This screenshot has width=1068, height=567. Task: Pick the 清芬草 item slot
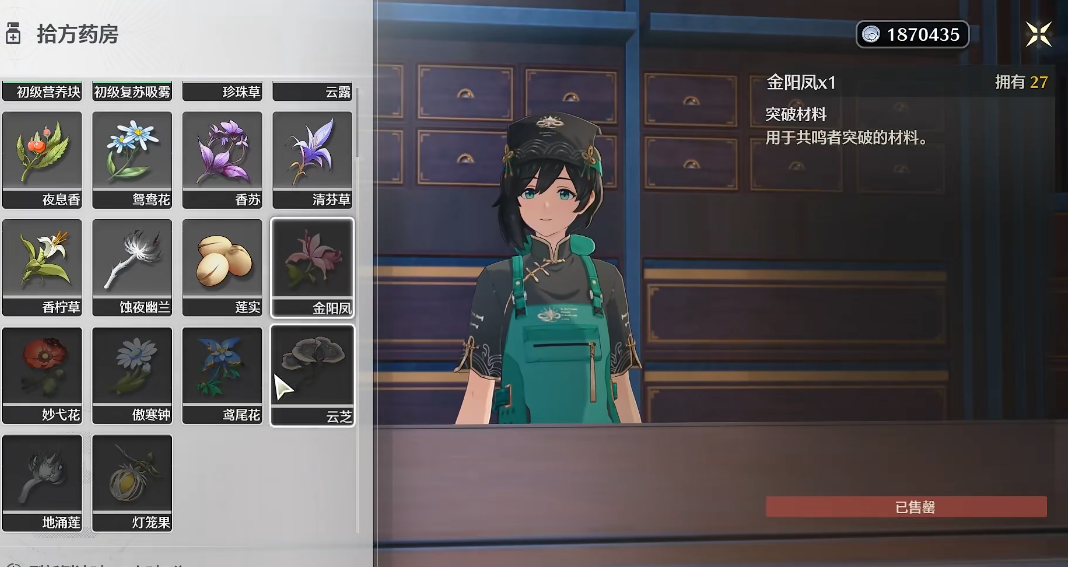pos(312,159)
